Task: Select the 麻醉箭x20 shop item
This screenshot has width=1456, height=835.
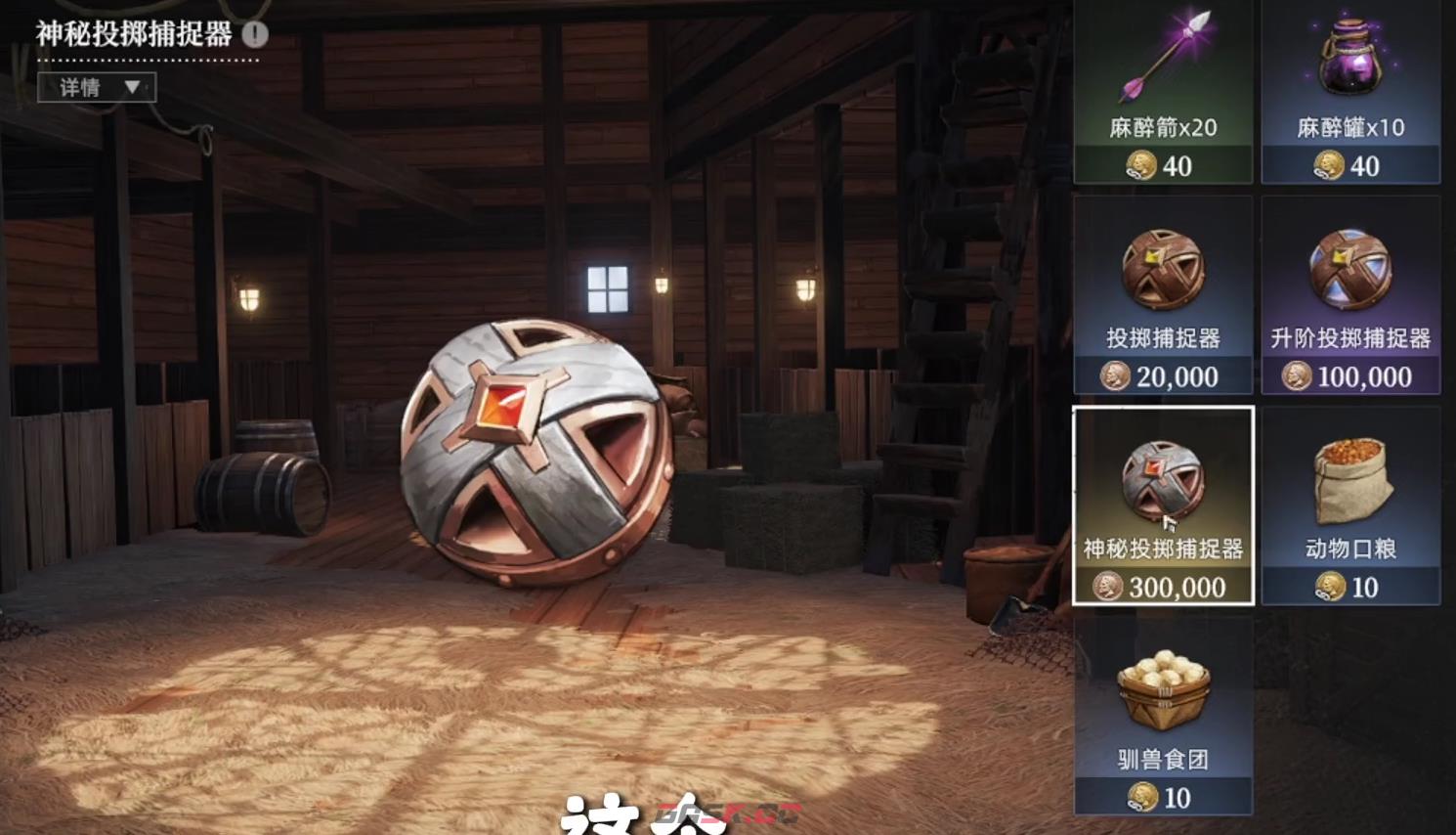Action: tap(1163, 91)
